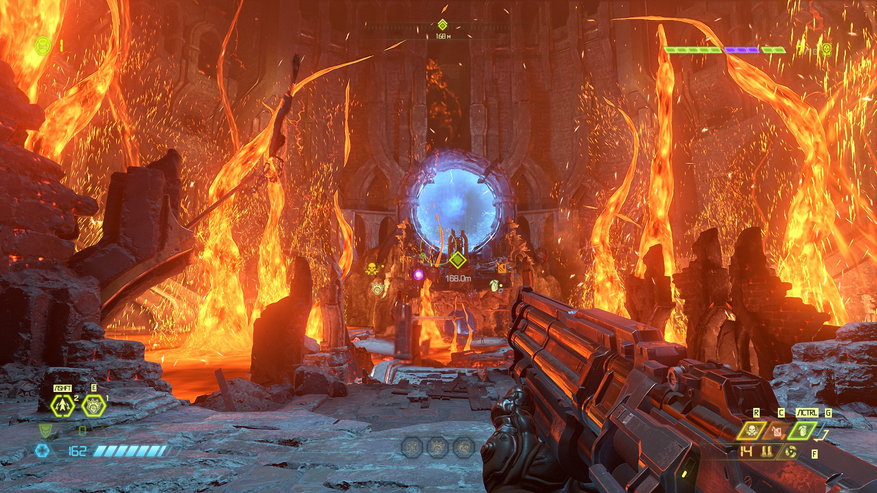Select the green armor shield icon
Screen dimensions: 877x493
45,431
